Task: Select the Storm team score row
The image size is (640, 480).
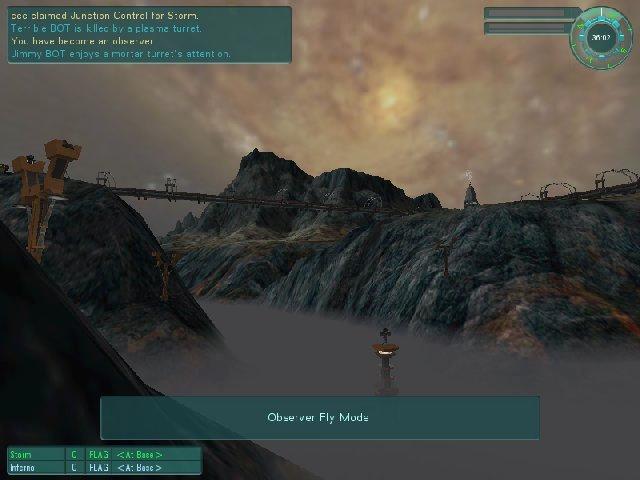Action: coord(104,454)
